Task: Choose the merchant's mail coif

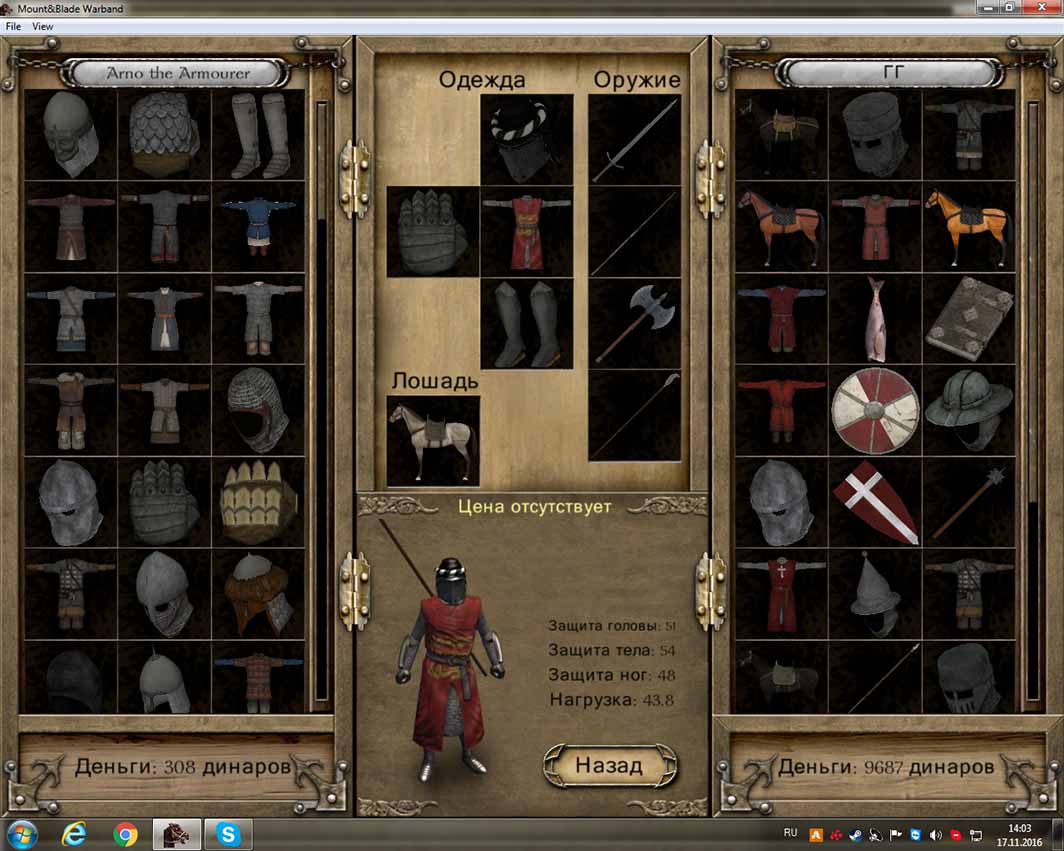Action: [257, 410]
